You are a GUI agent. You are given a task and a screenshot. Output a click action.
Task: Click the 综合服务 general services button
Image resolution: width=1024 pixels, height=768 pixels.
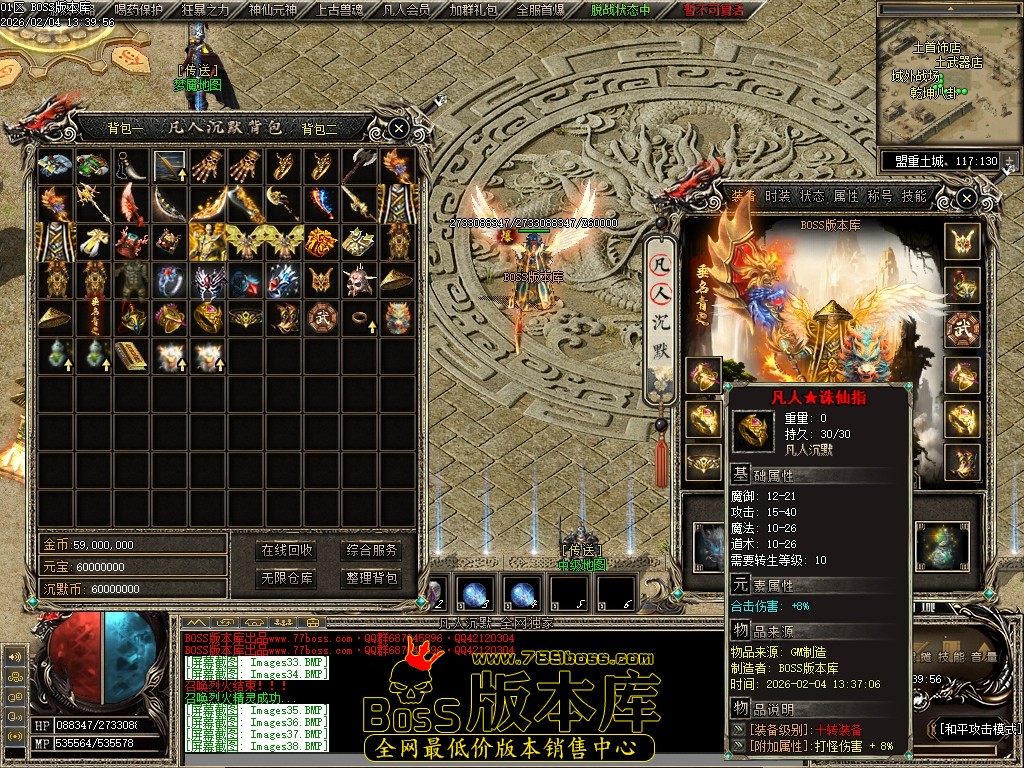[x=371, y=550]
